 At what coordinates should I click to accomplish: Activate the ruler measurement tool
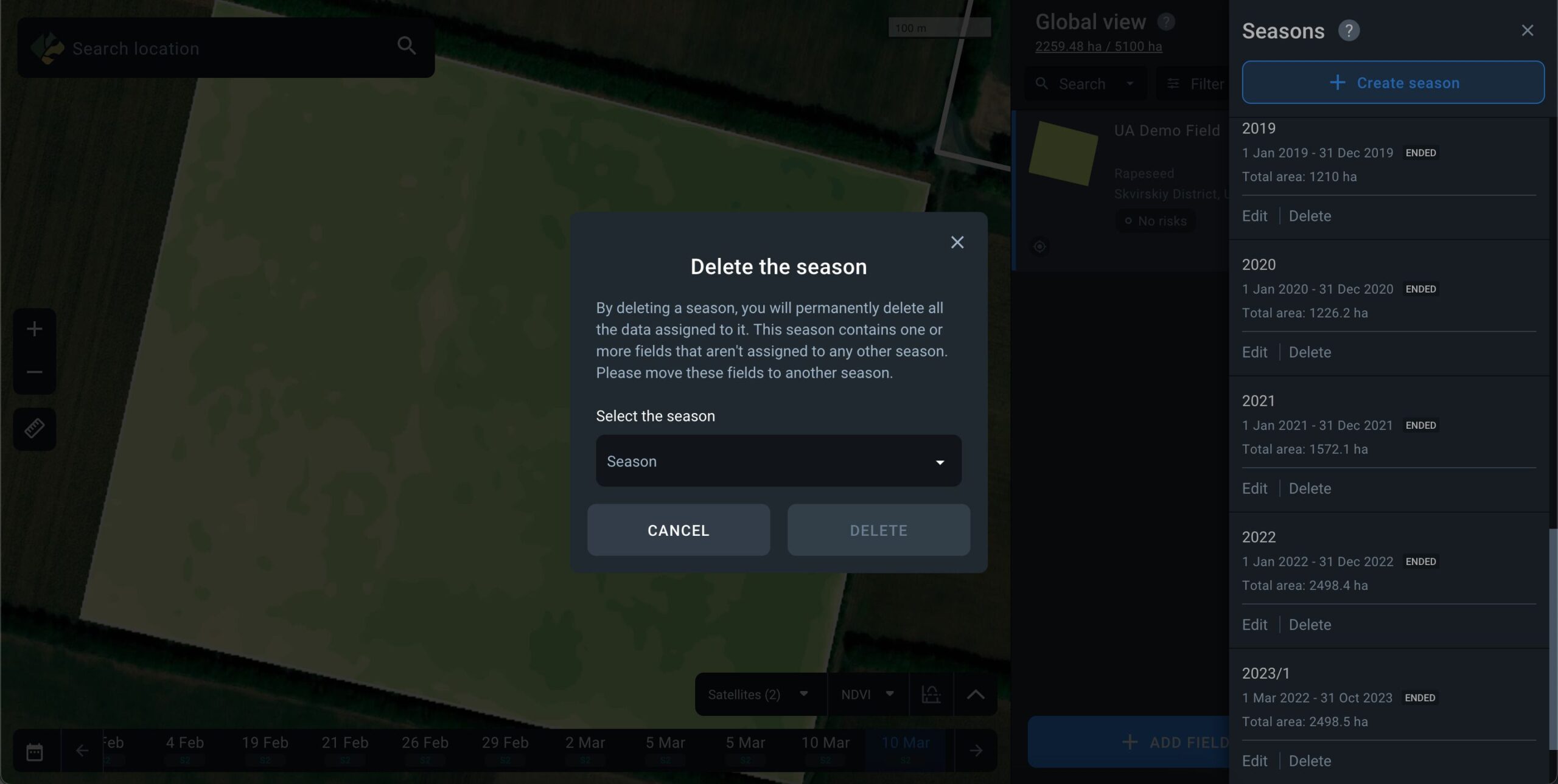35,429
